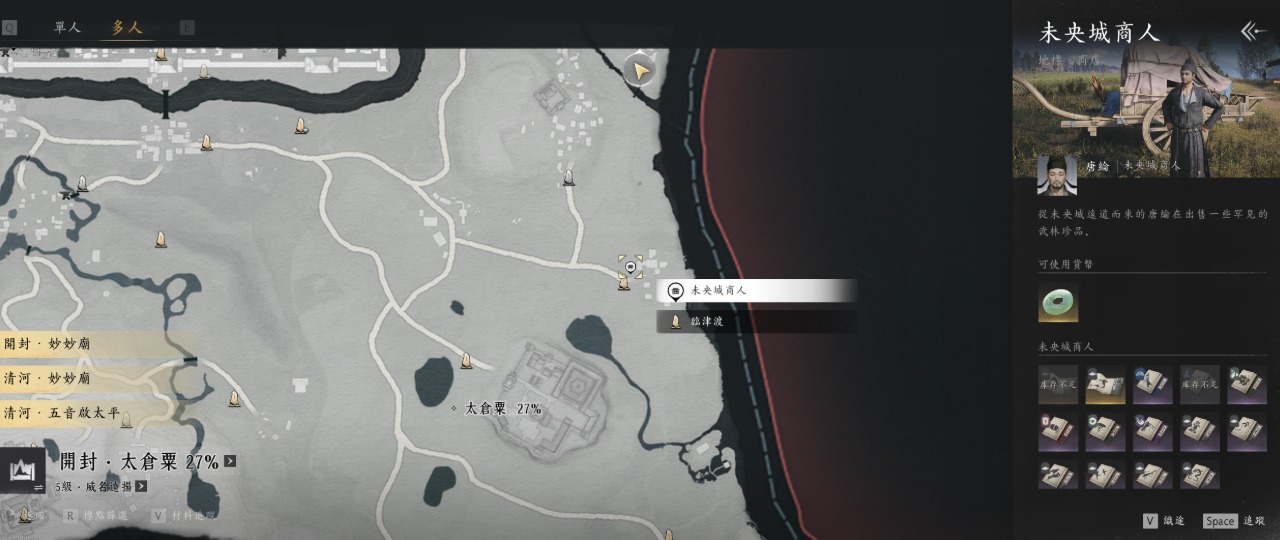Close the 未央城商人 panel with the back arrow

coord(1253,31)
